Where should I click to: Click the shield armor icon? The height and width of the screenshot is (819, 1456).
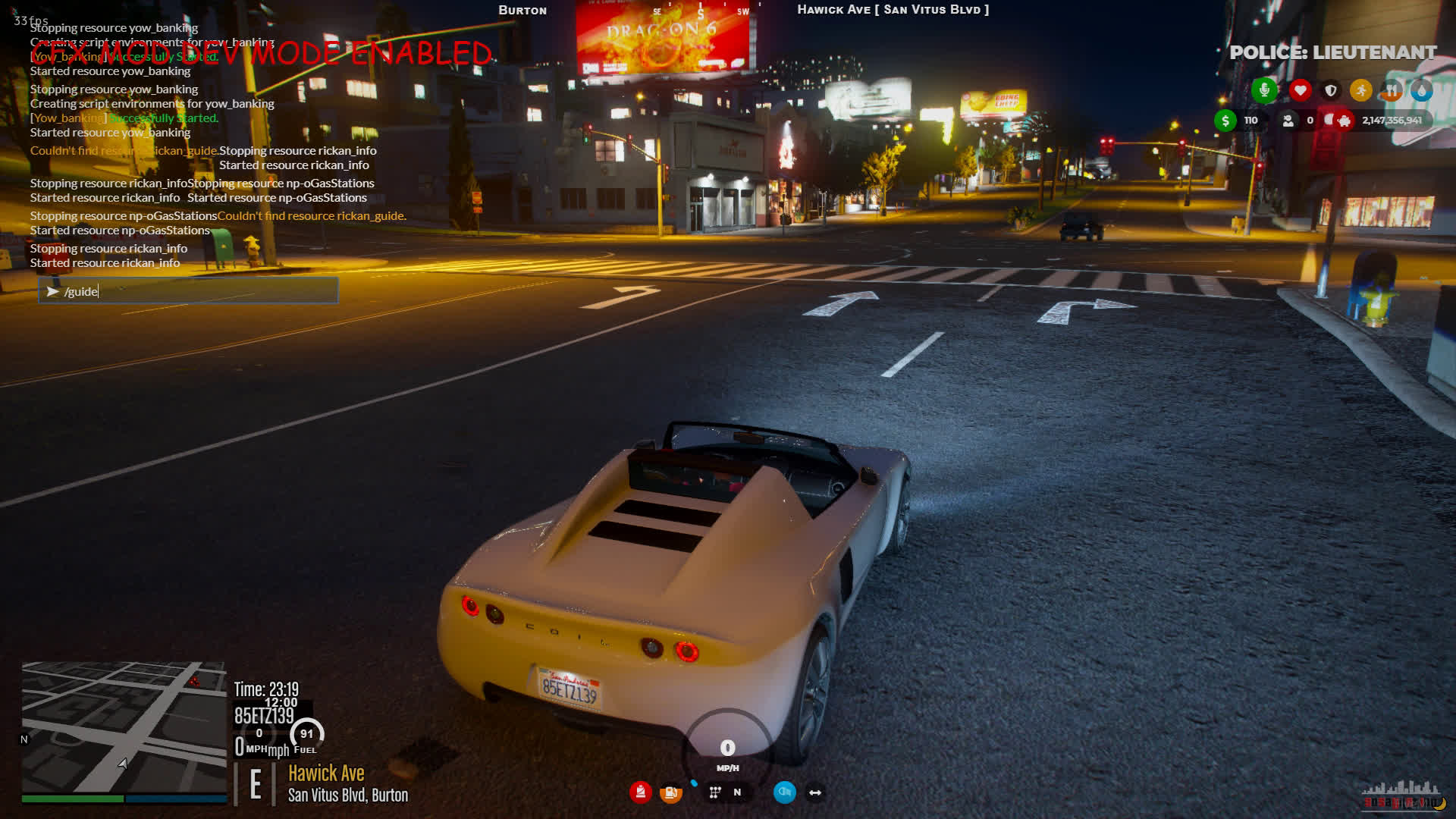[1331, 91]
